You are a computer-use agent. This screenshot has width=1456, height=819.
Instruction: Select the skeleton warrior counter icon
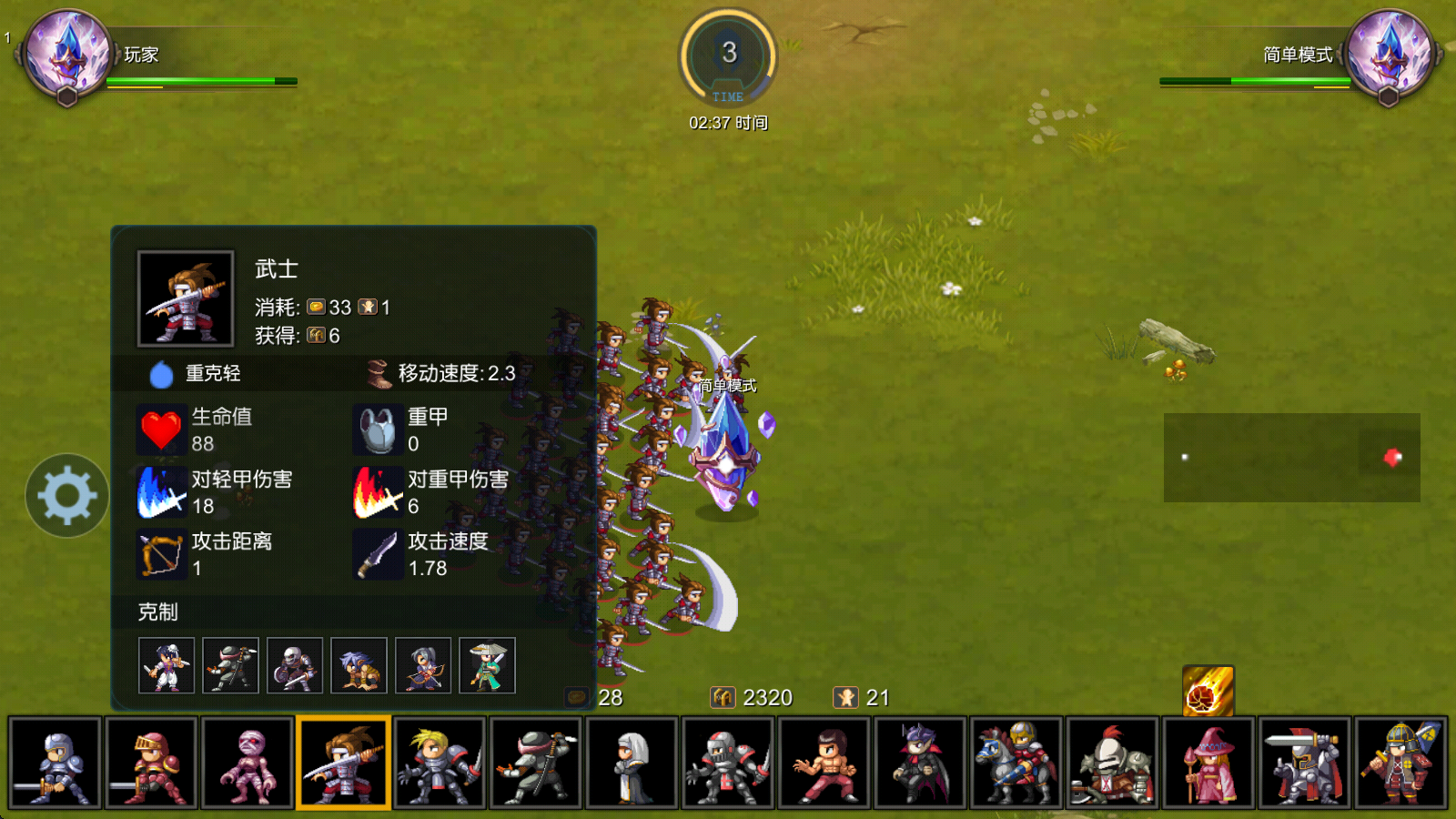[295, 665]
